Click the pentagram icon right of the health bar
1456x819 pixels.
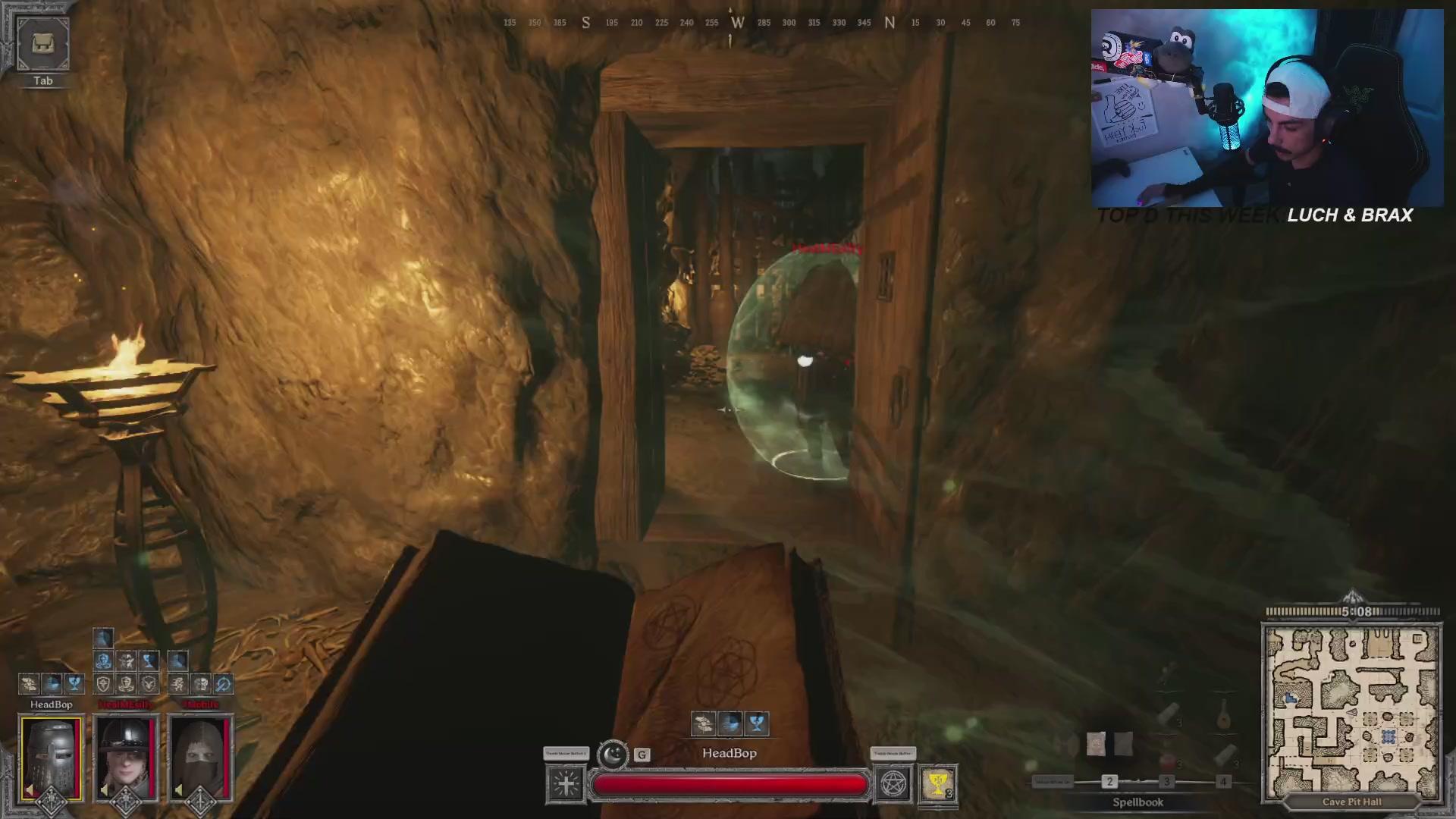[x=893, y=786]
